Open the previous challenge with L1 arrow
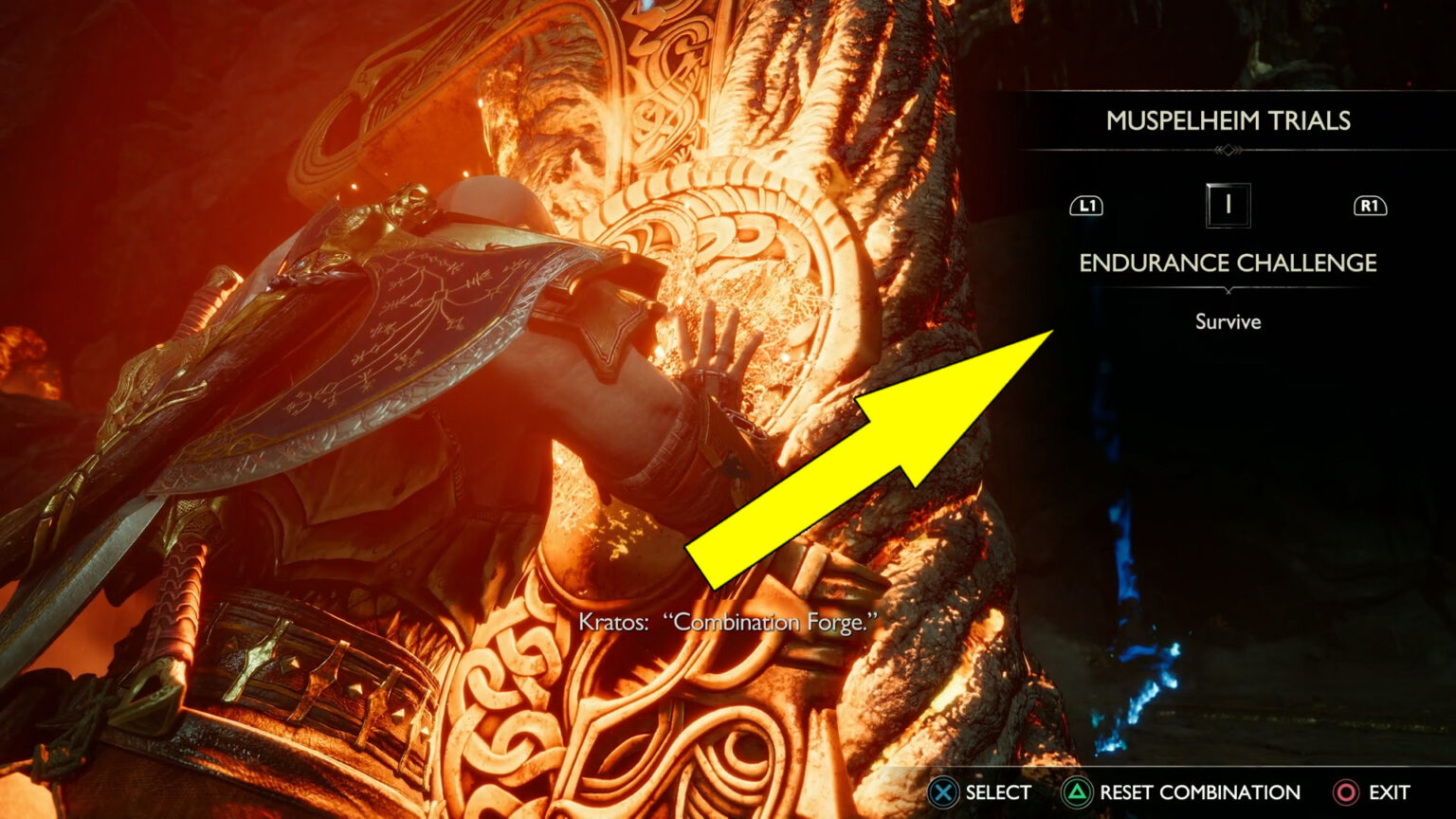Viewport: 1456px width, 819px height. (1086, 204)
